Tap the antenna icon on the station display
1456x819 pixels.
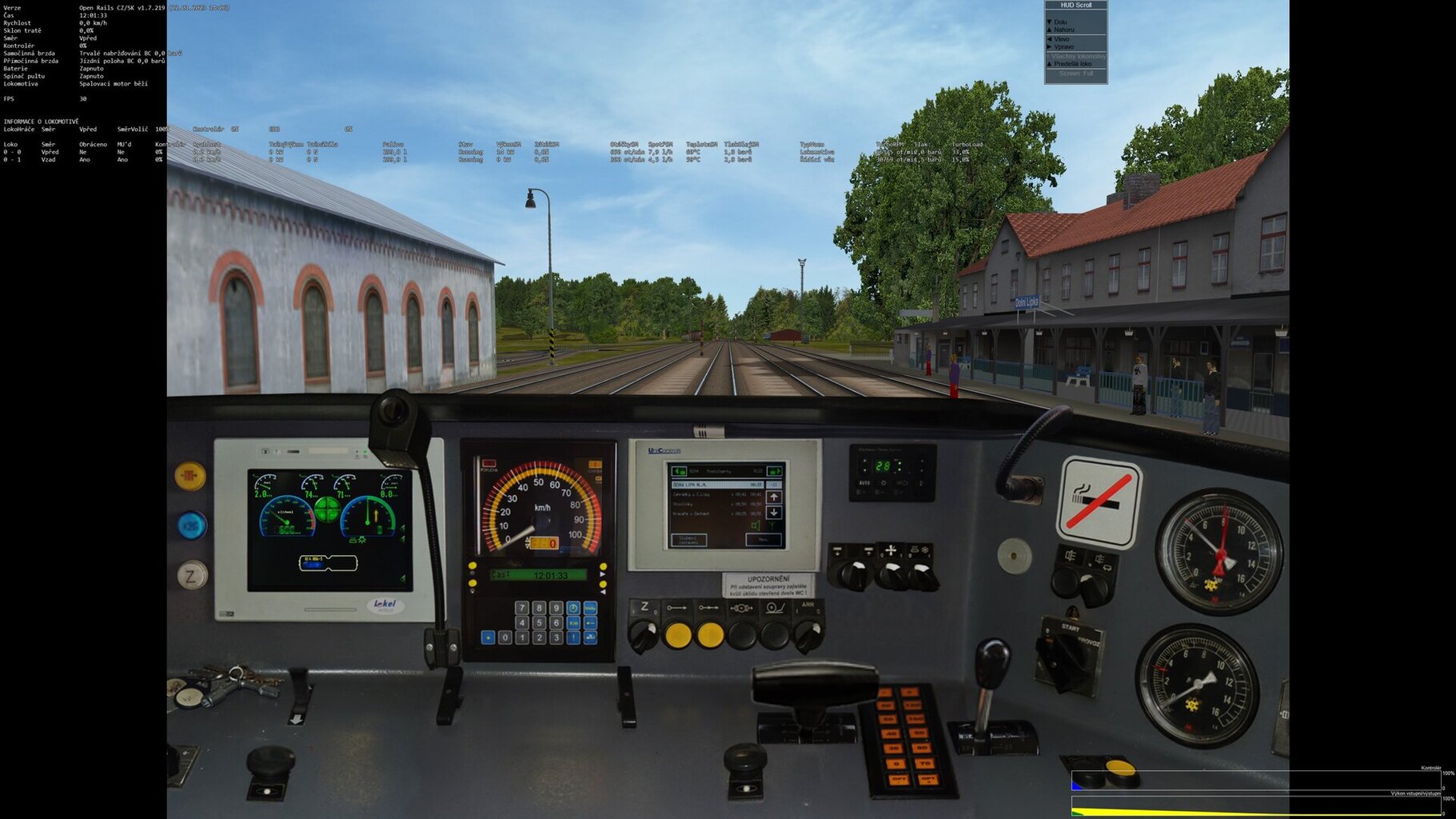point(772,524)
